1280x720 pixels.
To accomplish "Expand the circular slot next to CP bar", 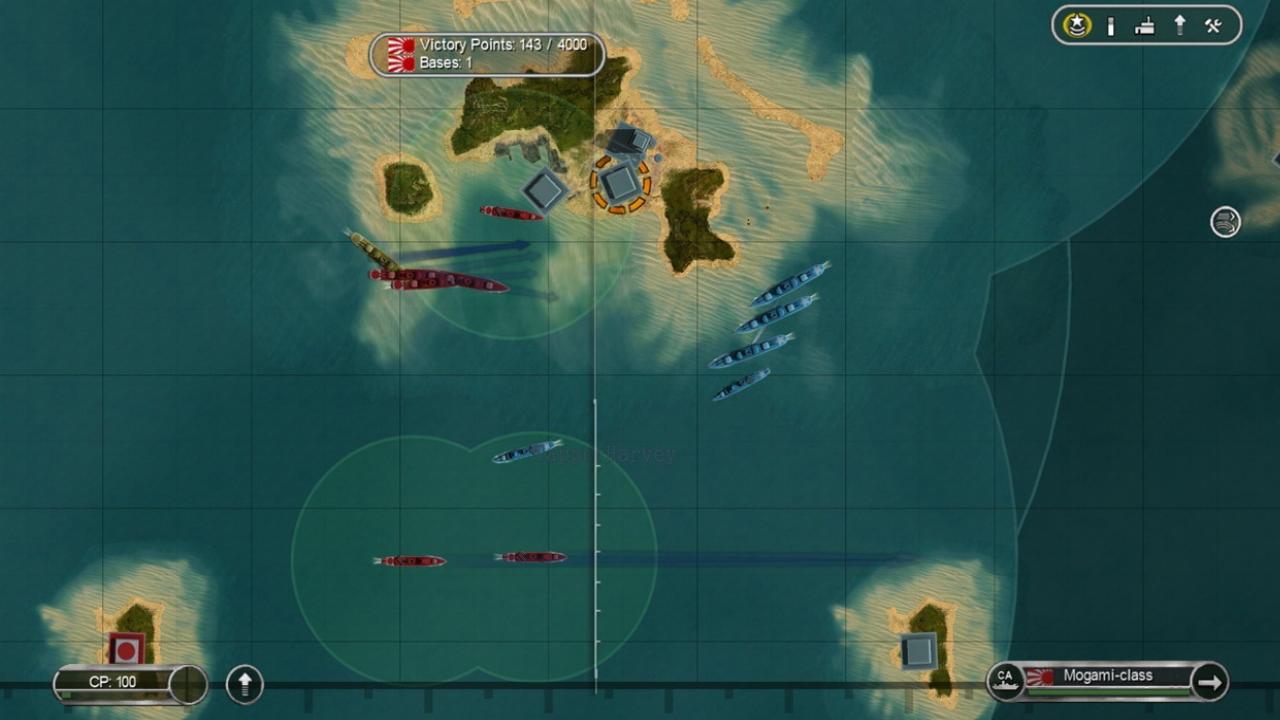I will pyautogui.click(x=188, y=685).
